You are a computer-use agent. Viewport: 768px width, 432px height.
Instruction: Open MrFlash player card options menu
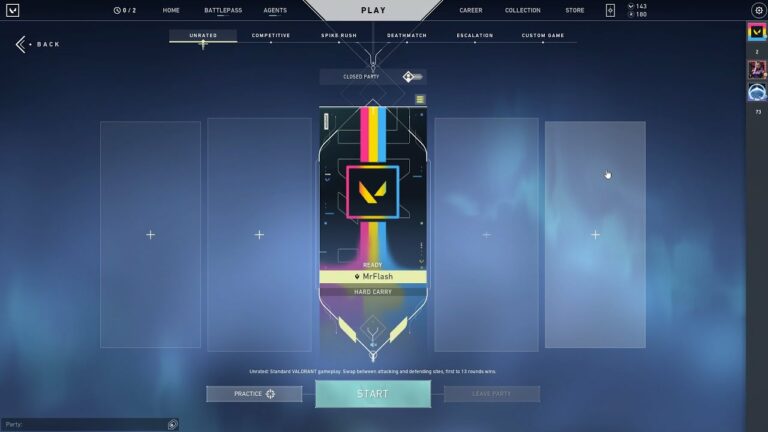tap(420, 100)
